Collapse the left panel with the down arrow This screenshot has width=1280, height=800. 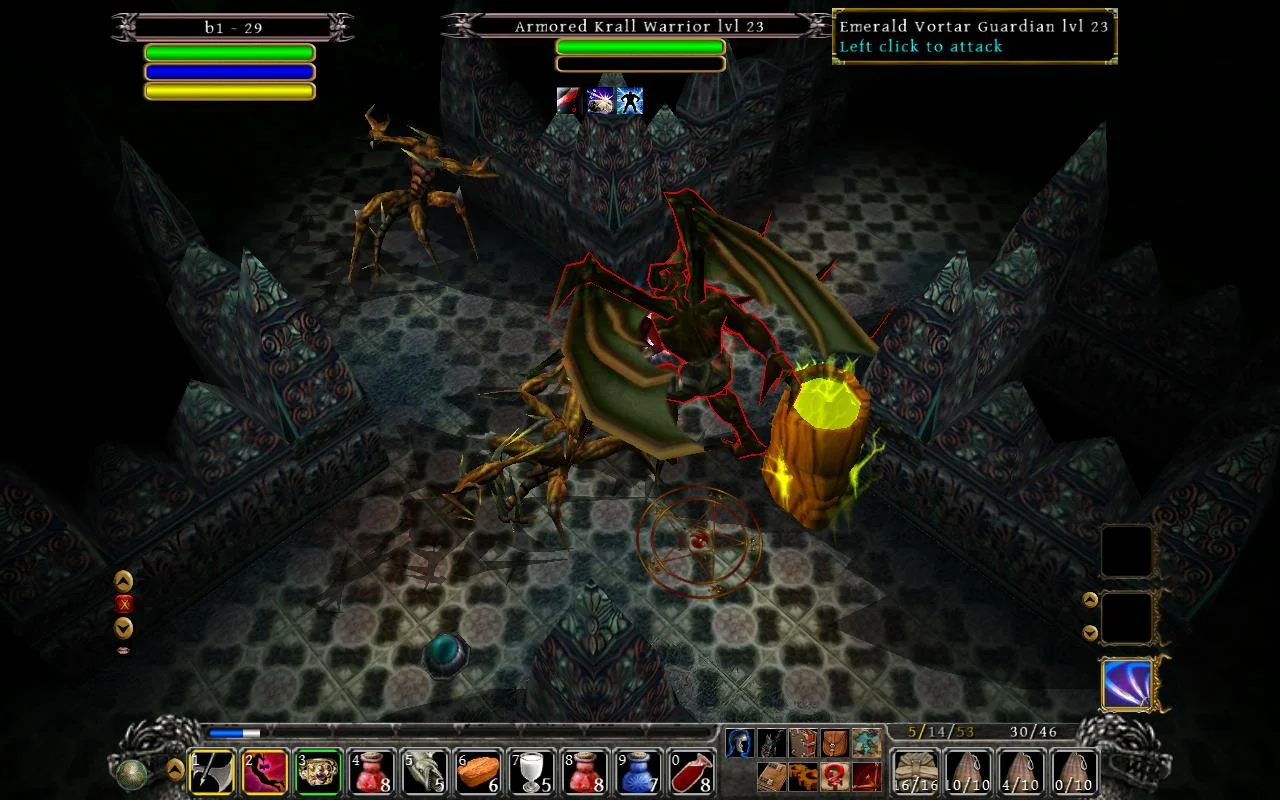click(122, 628)
